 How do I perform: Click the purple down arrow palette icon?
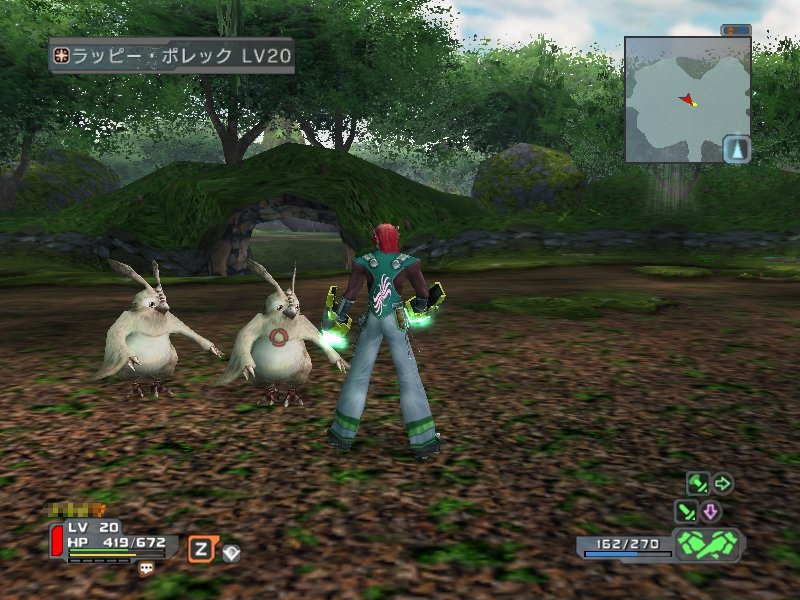(710, 512)
